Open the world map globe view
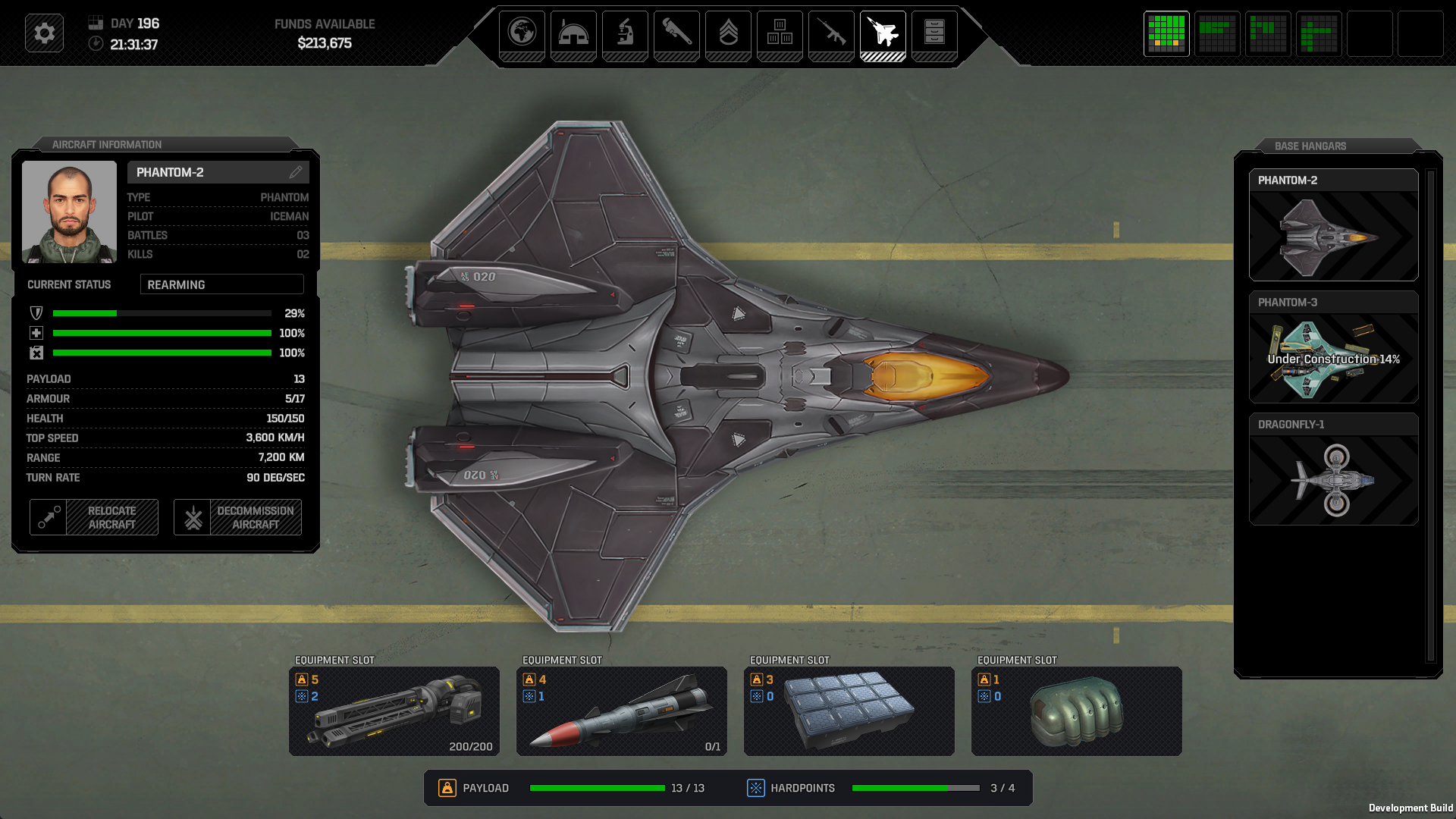Screen dimensions: 1456x819 coord(522,34)
